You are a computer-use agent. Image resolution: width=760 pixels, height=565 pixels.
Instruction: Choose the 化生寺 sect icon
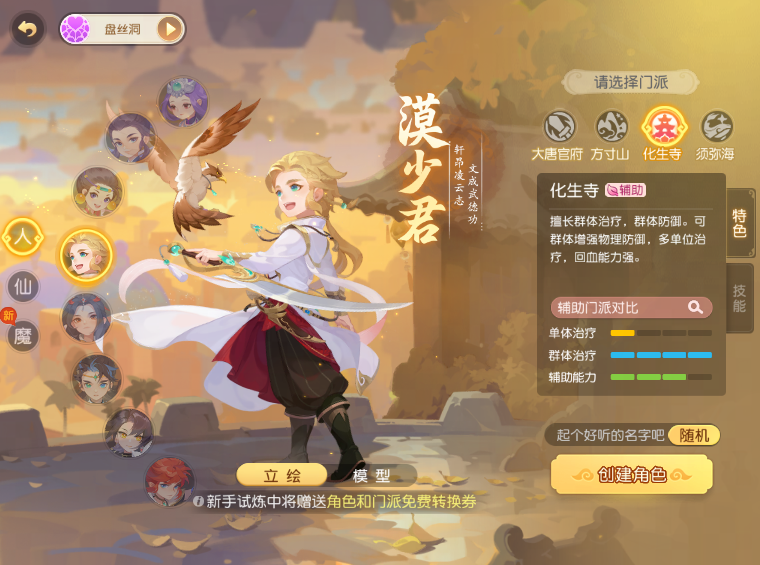point(662,127)
